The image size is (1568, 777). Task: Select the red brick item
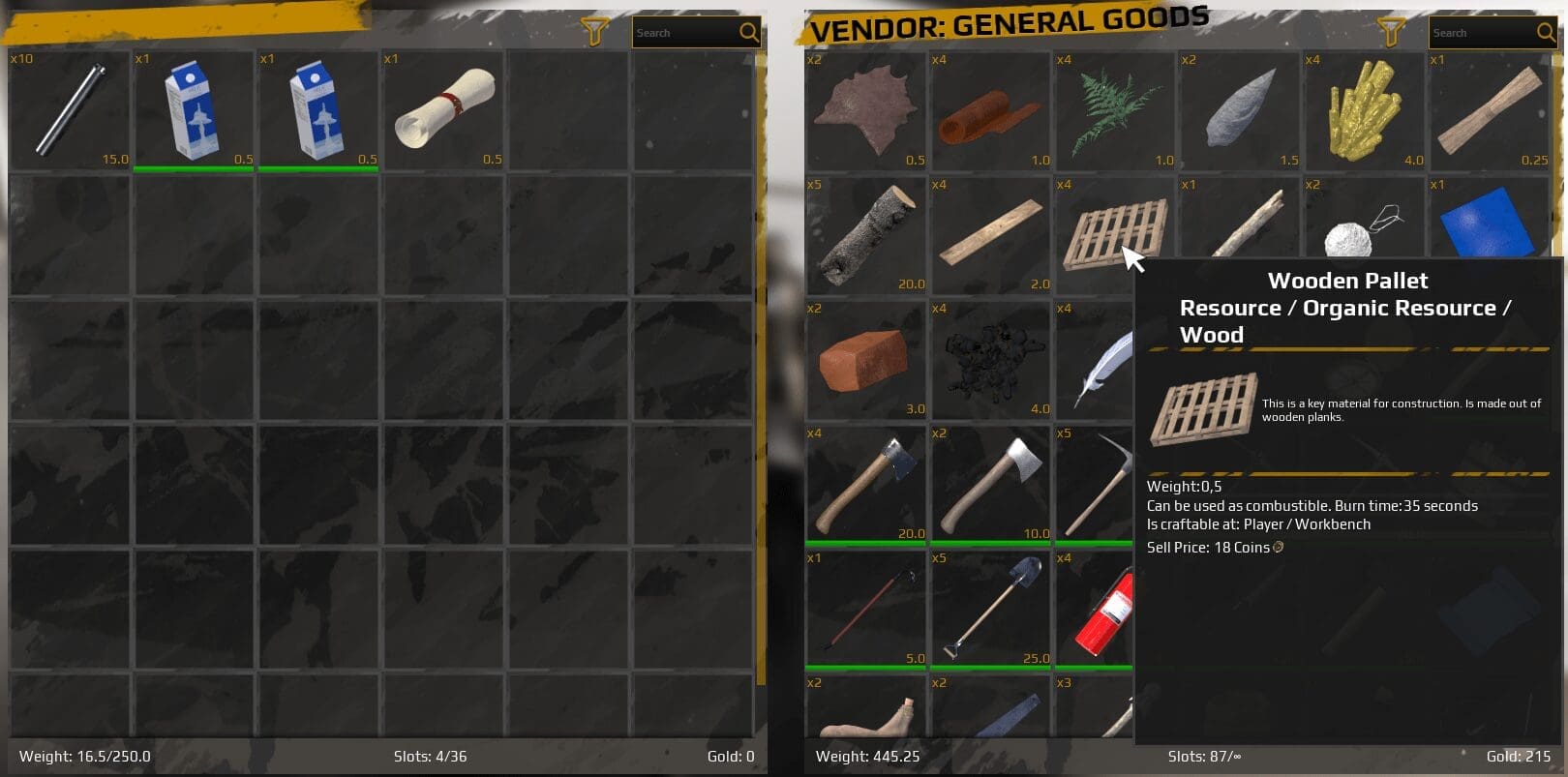[865, 360]
